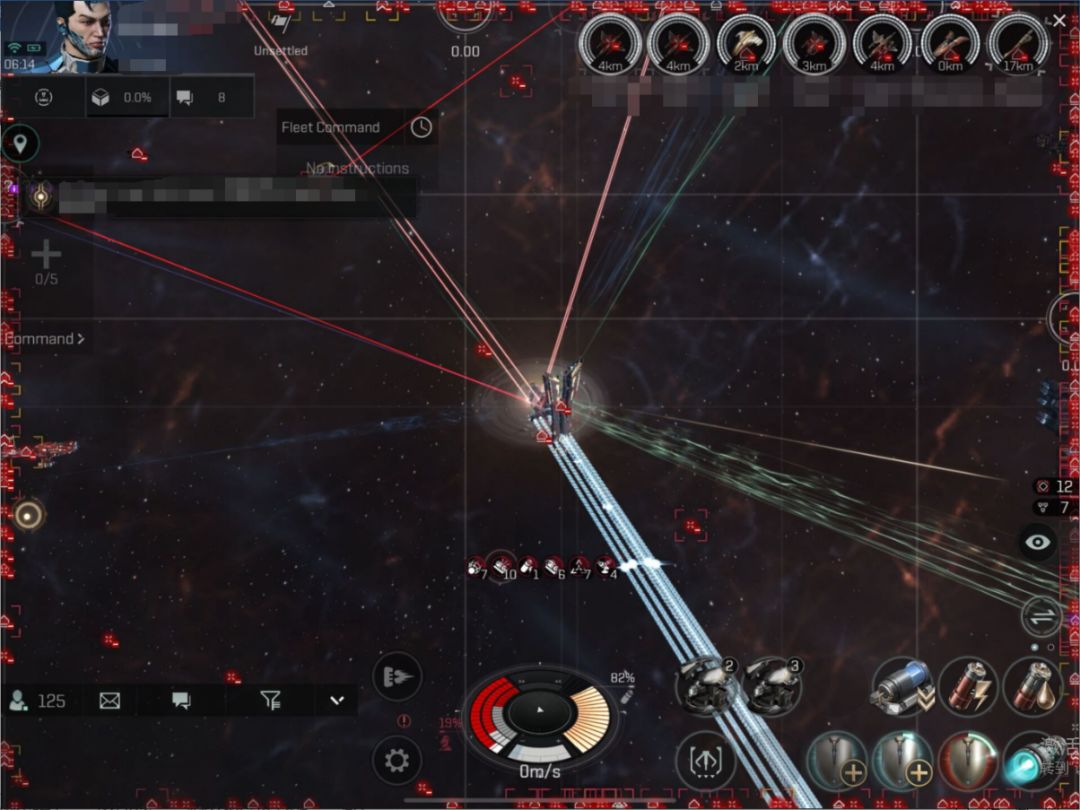
Task: Close the target bar with the X
Action: coord(1059,20)
